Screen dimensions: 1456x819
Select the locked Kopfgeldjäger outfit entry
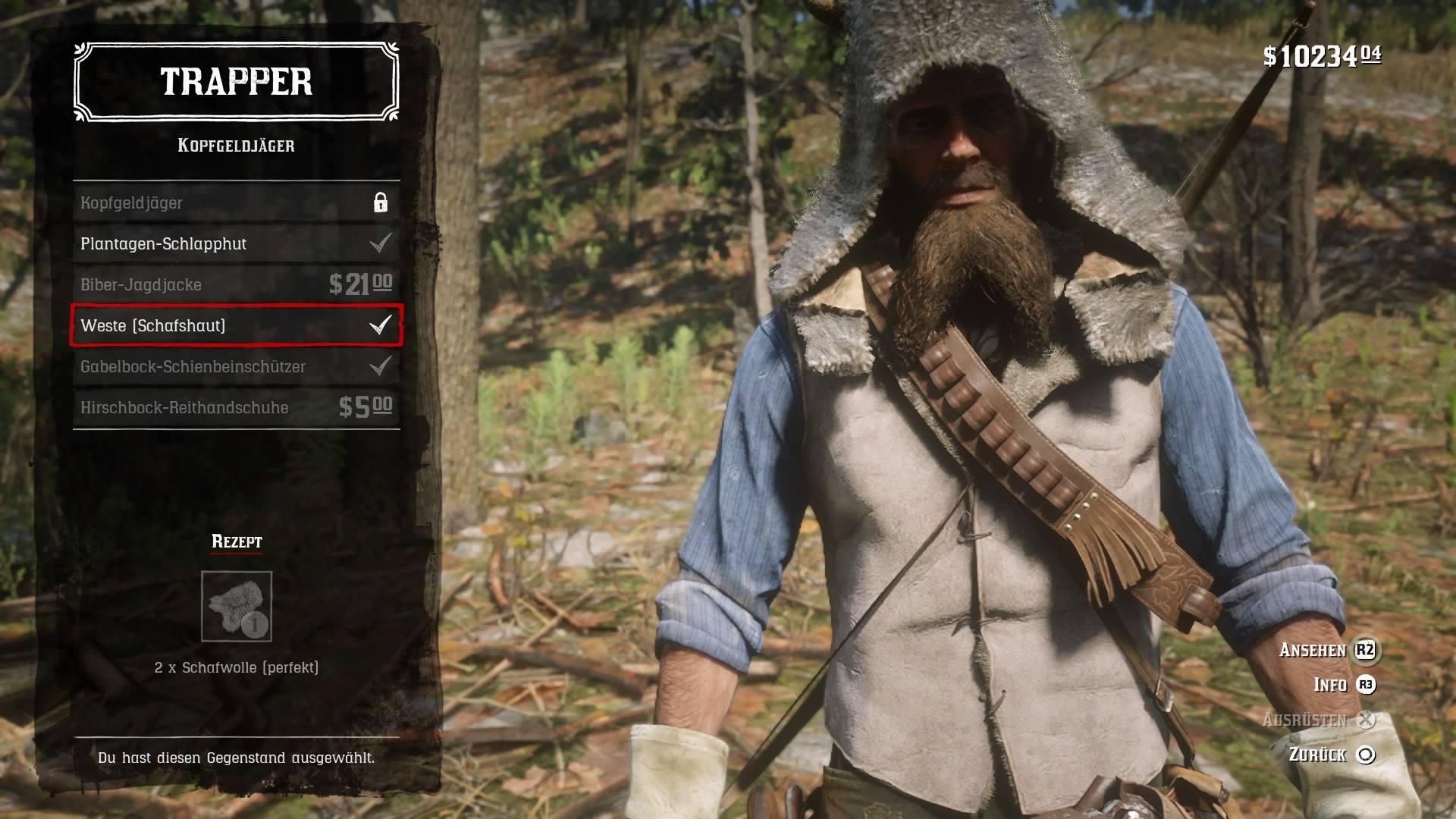(x=236, y=203)
